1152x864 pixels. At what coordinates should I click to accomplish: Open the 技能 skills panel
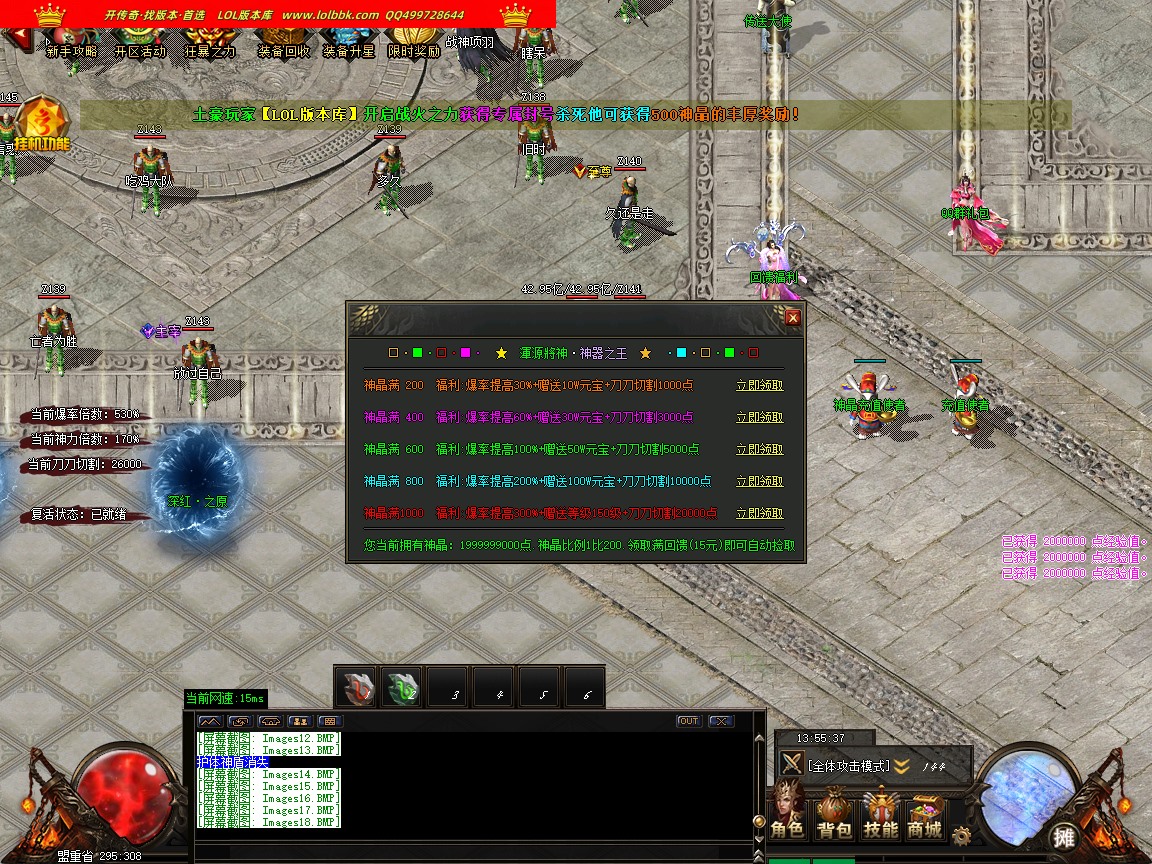click(881, 814)
